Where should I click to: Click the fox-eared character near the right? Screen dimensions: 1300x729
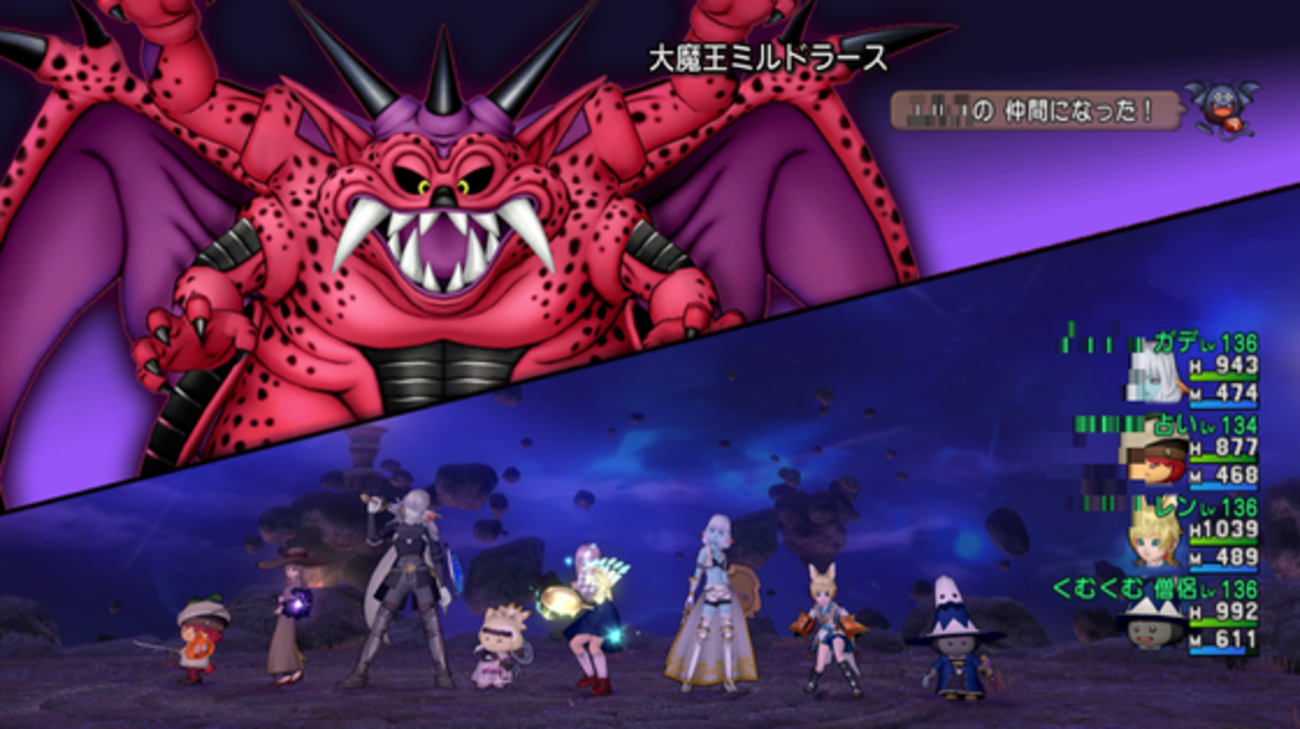tap(830, 625)
